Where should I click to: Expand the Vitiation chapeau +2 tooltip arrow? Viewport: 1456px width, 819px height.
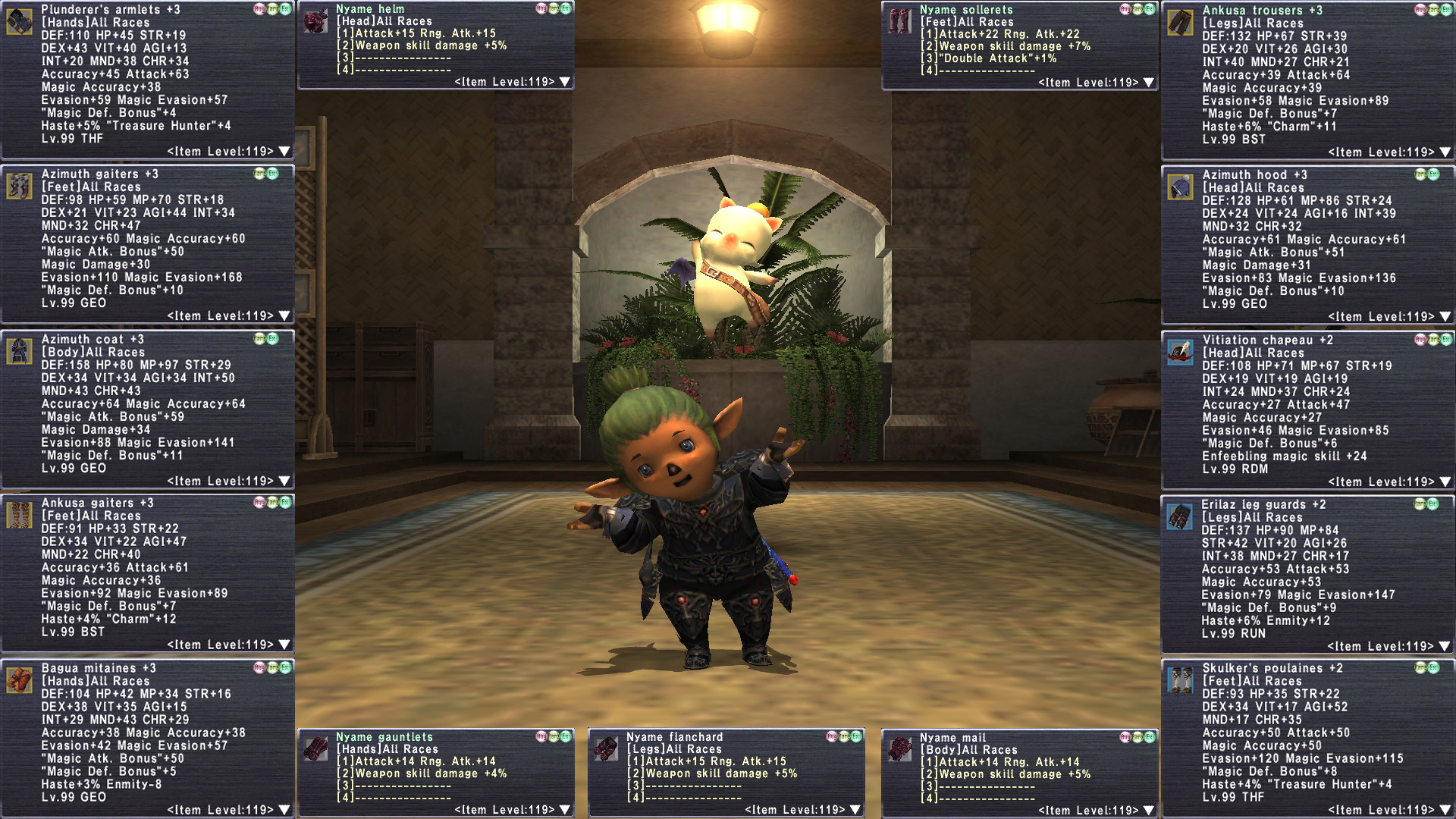(x=1445, y=482)
